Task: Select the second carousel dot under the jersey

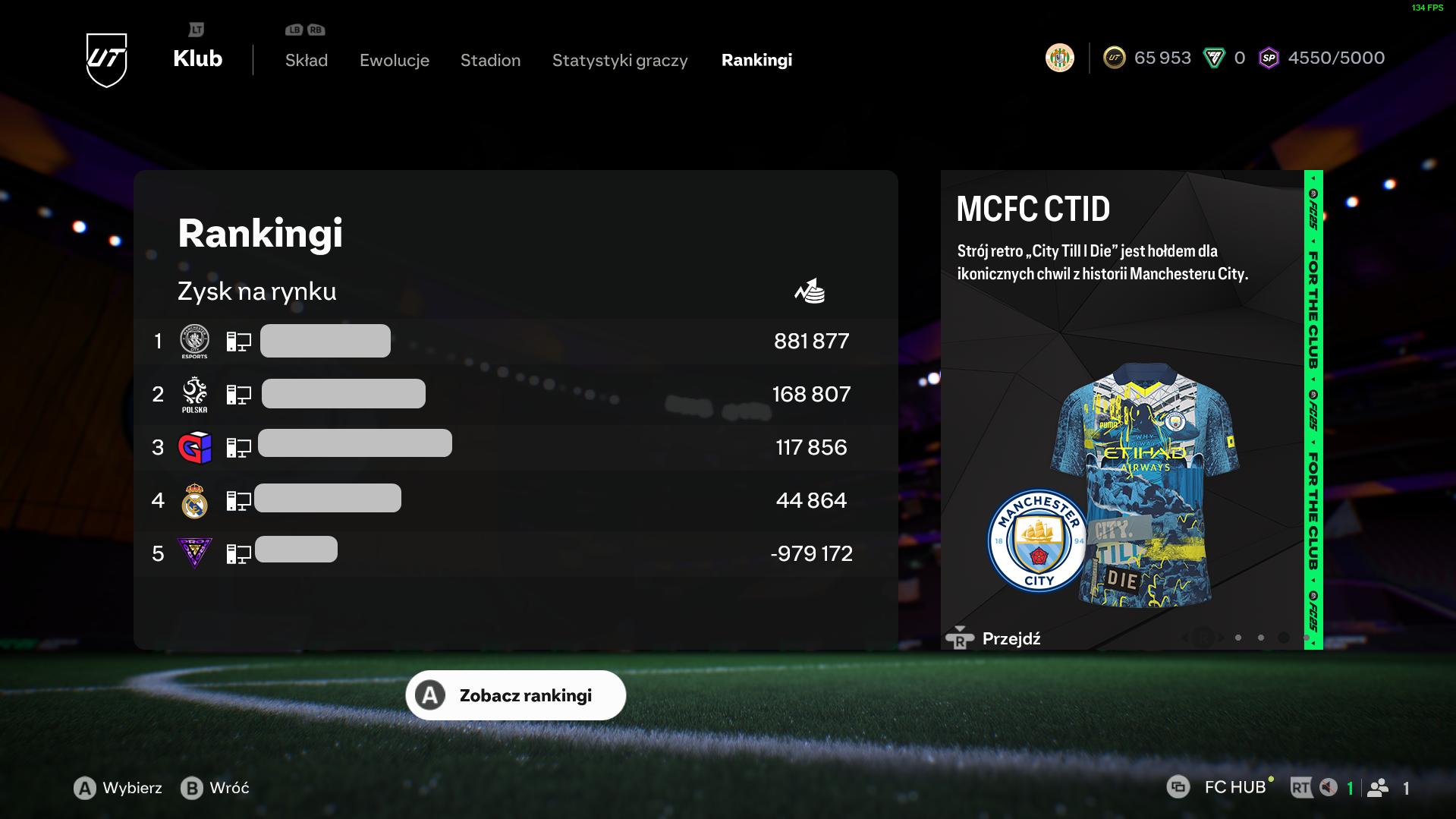Action: click(1261, 638)
